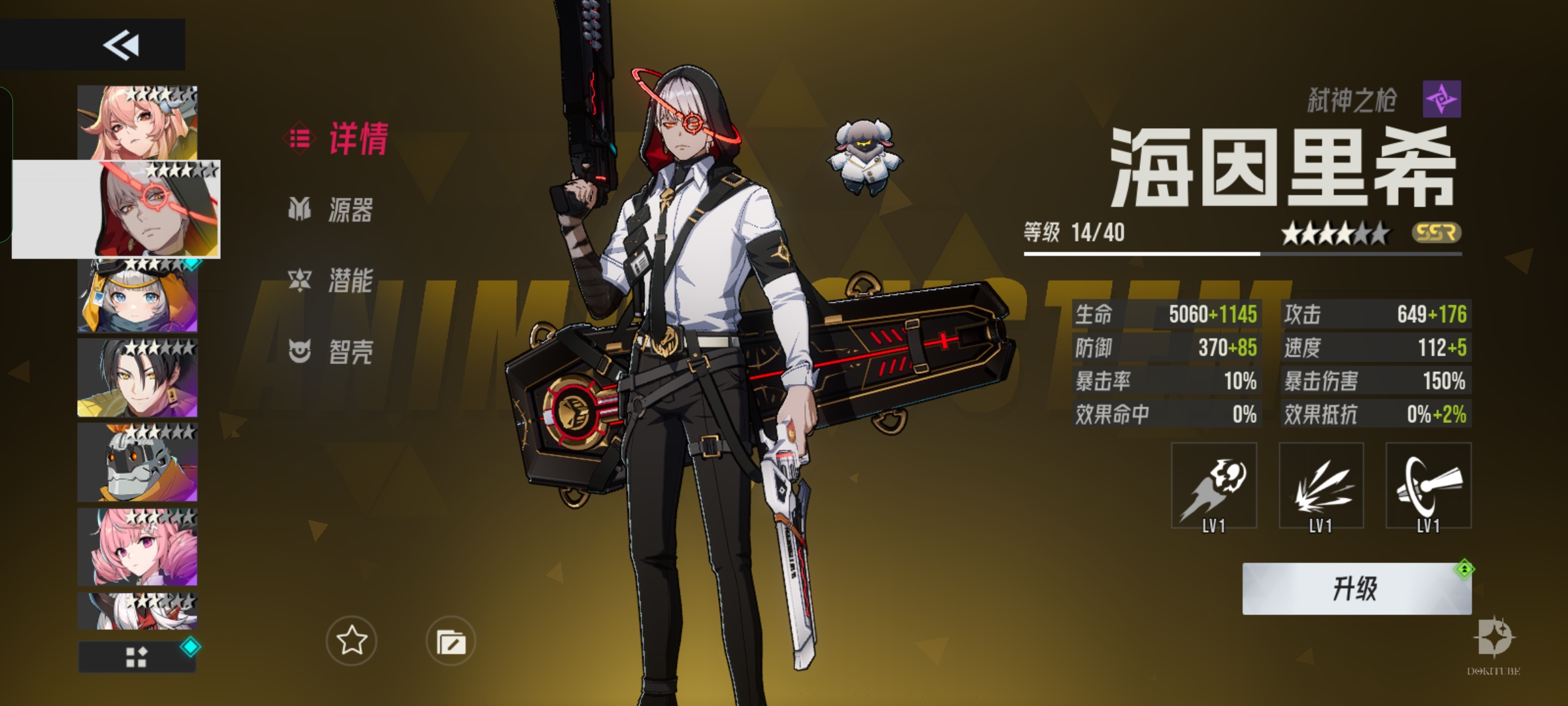Click the small sheep mascot companion
The image size is (1568, 706).
[x=864, y=157]
